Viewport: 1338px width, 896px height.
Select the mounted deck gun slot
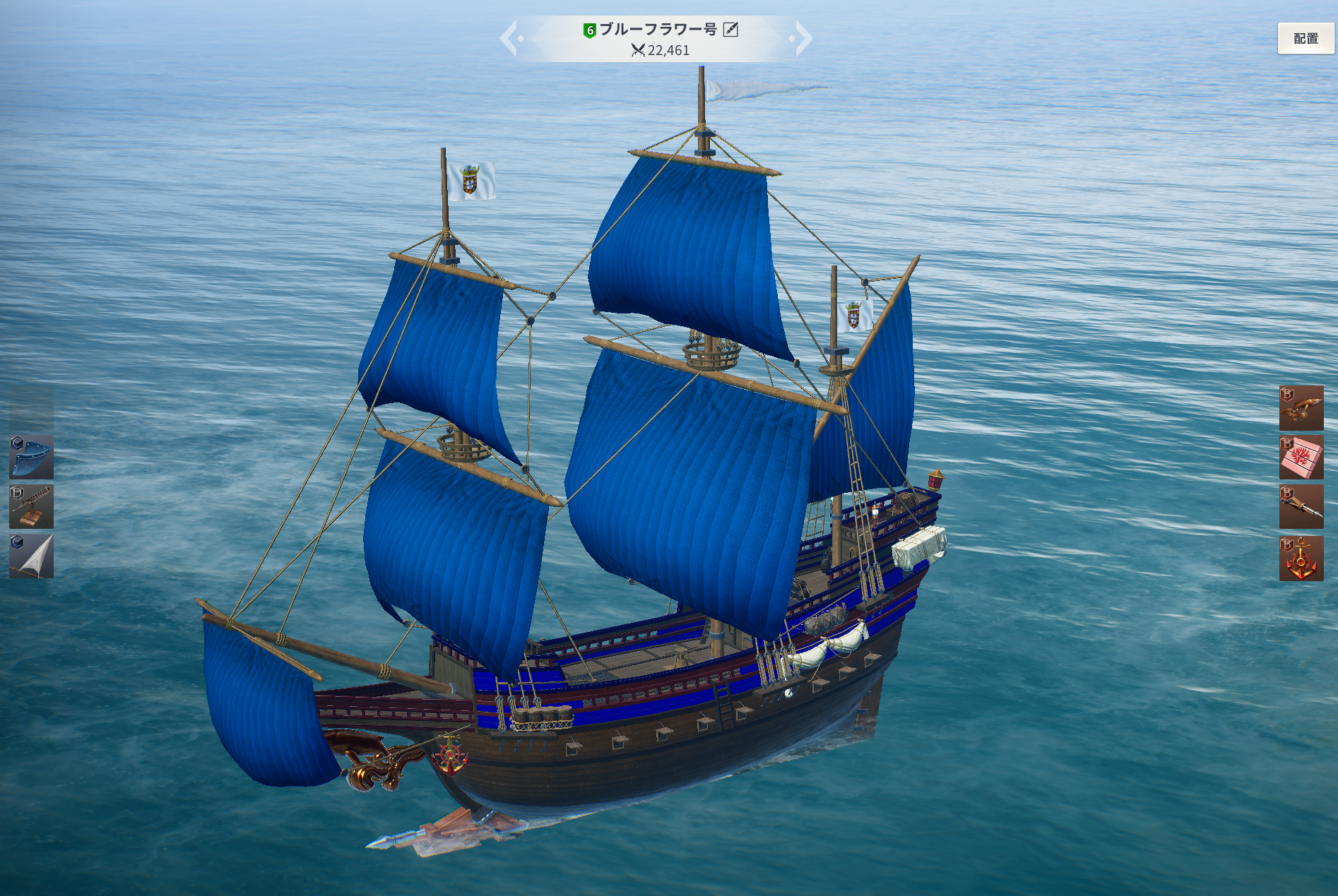tap(31, 506)
